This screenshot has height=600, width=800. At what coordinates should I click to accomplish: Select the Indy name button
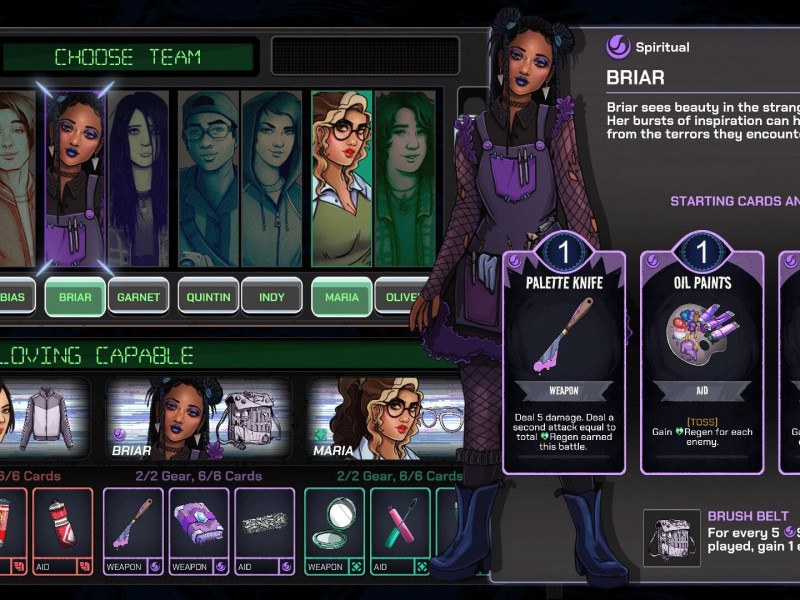(271, 297)
